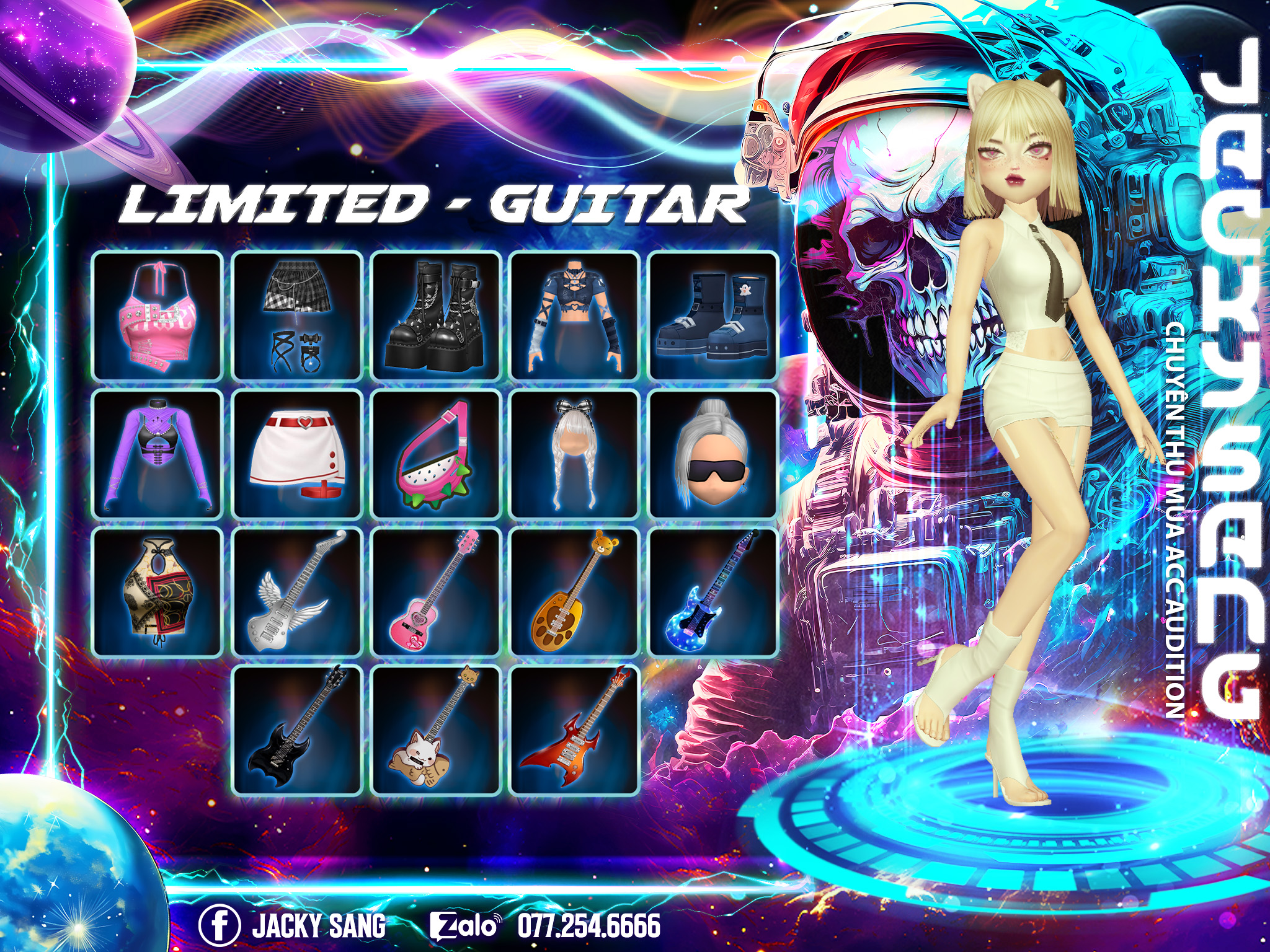This screenshot has width=1270, height=952.
Task: Choose the navy blue ghost boots
Action: coord(713,316)
